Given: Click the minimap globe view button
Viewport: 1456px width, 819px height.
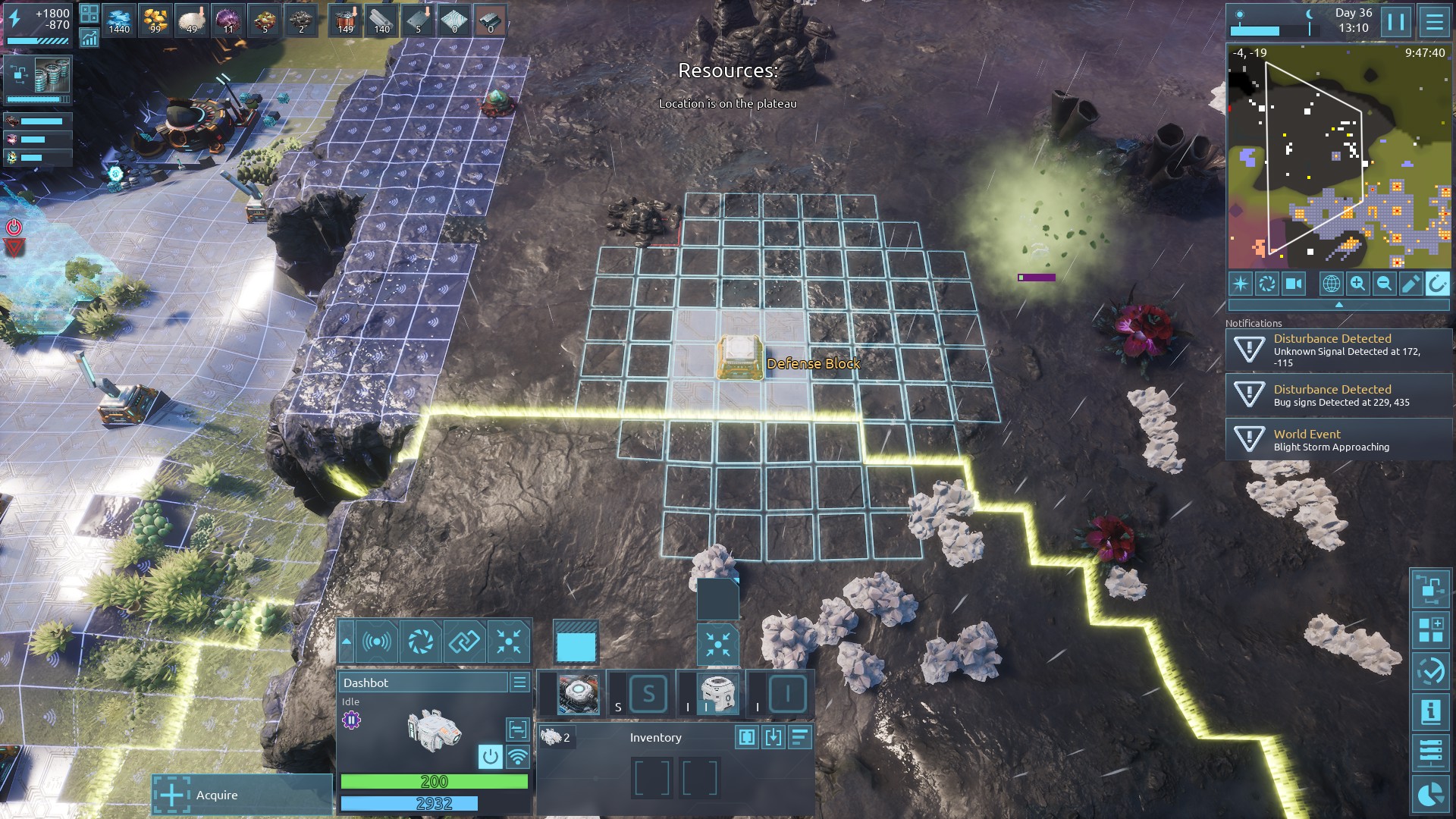Looking at the screenshot, I should 1331,284.
